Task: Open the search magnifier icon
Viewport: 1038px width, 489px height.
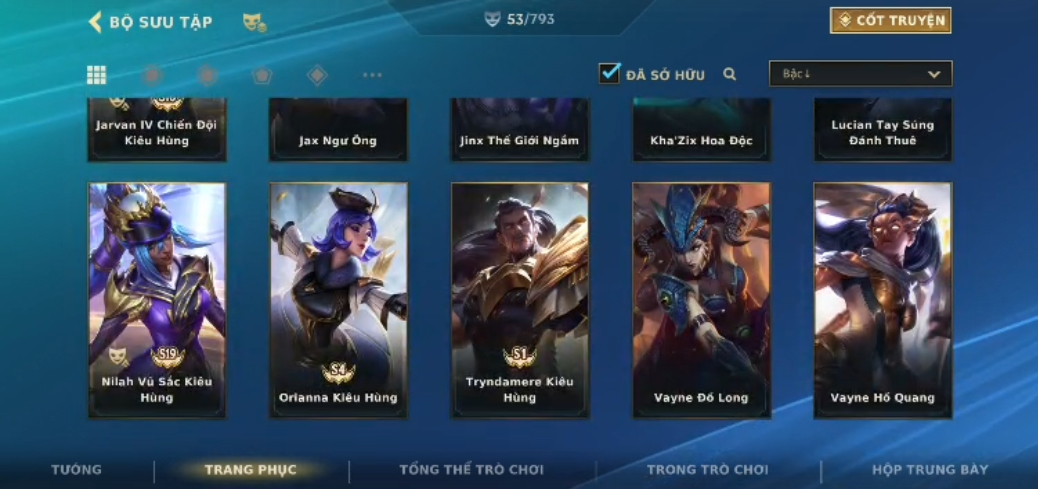Action: click(730, 74)
